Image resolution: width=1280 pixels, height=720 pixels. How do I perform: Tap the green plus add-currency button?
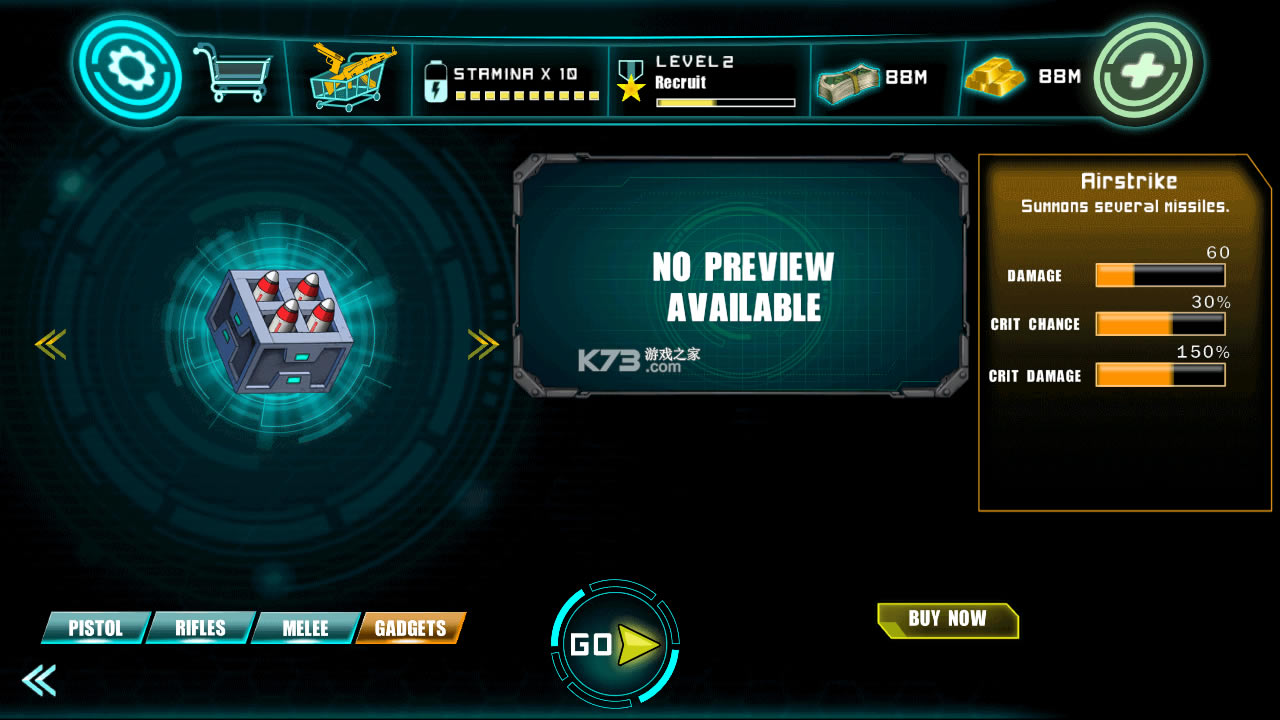(x=1147, y=70)
